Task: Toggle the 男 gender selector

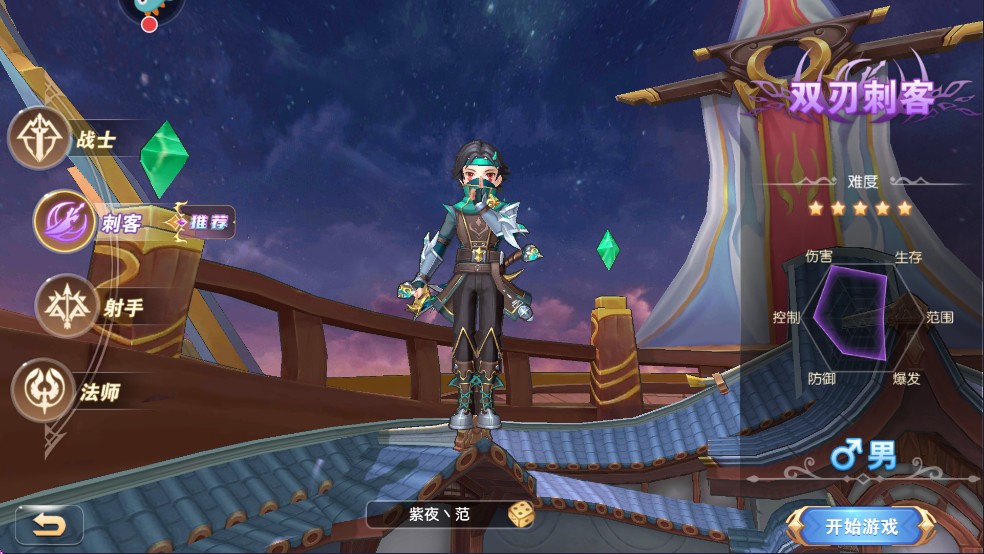Action: 865,457
